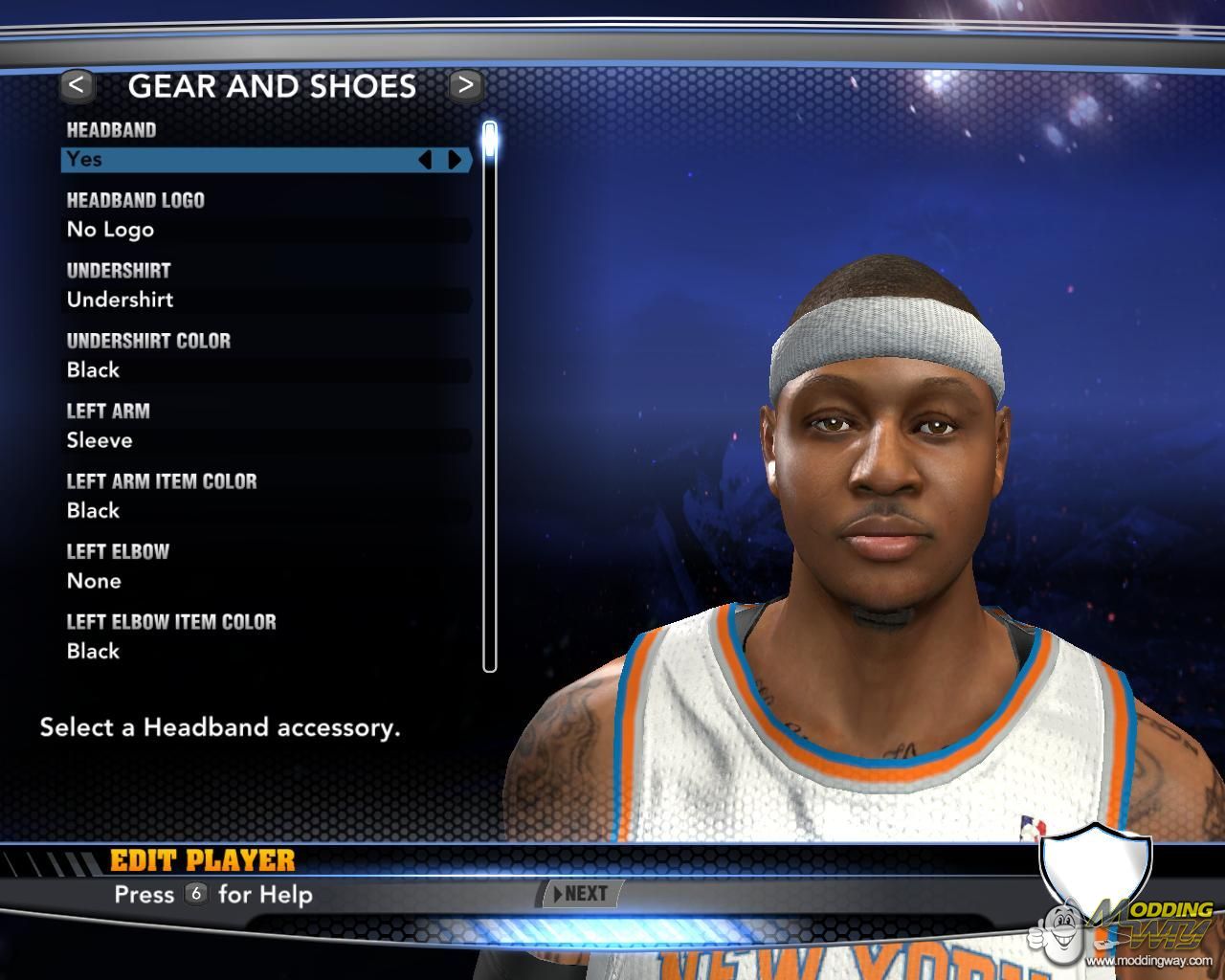Select the Headband option row
The image size is (1225, 980).
(x=239, y=160)
